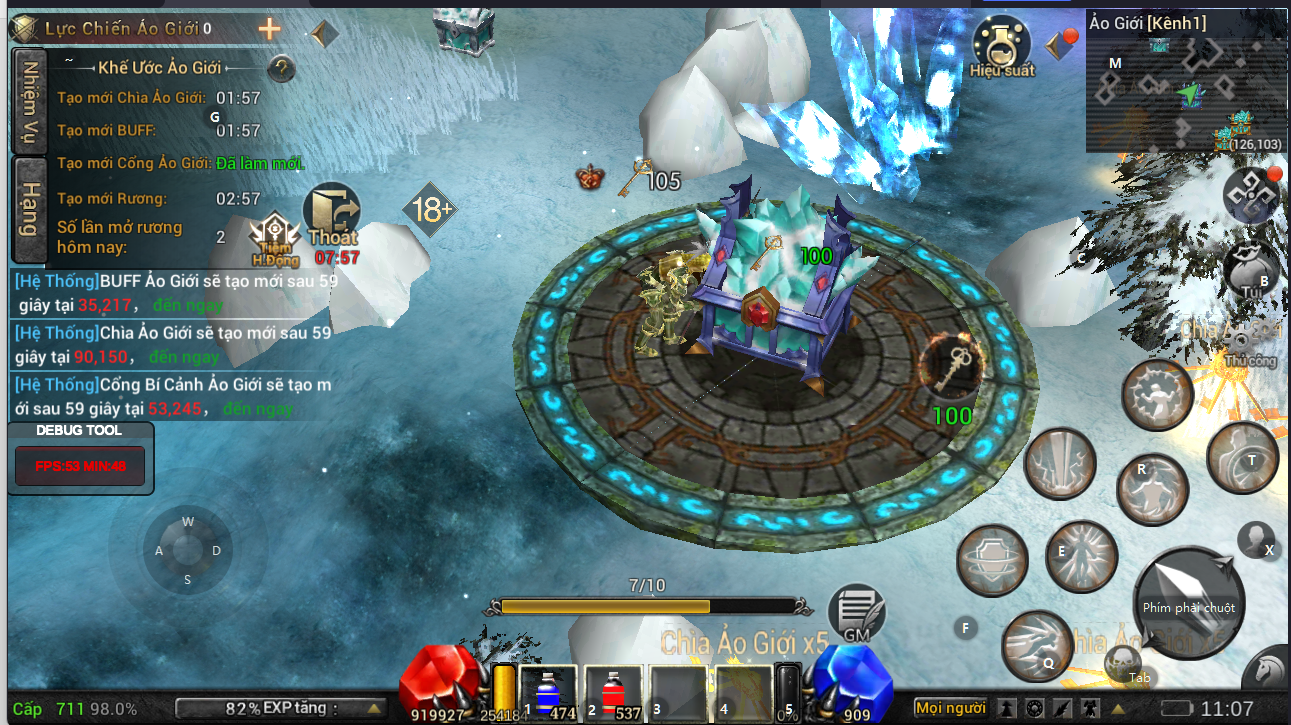Open the Mọi người chat channel selector
1291x725 pixels.
click(950, 708)
